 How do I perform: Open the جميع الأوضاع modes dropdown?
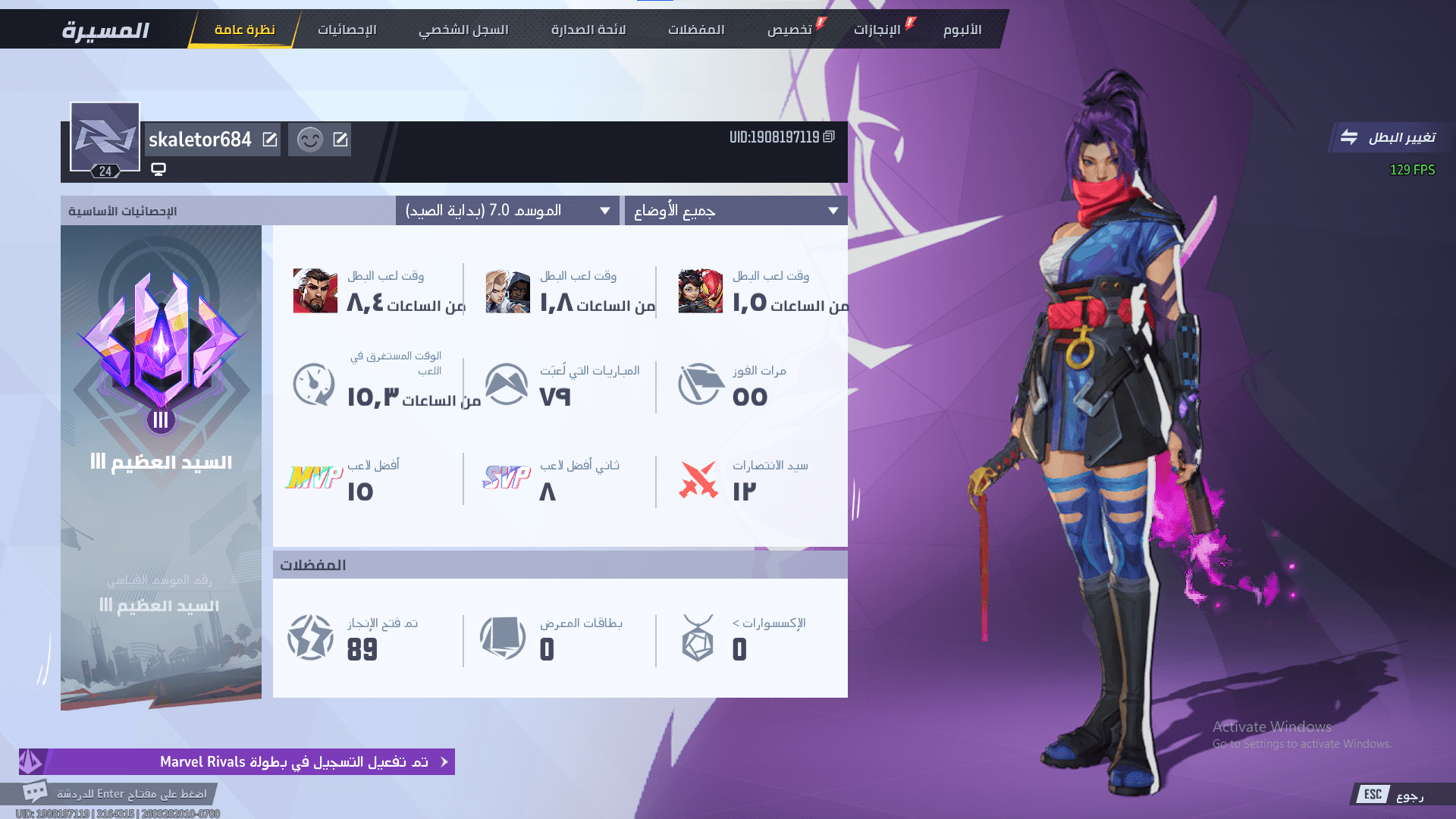(734, 210)
